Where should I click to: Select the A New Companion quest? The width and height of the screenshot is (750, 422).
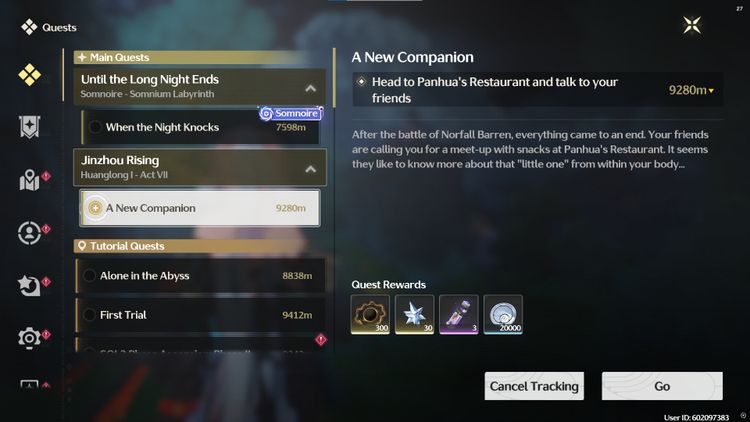point(200,208)
